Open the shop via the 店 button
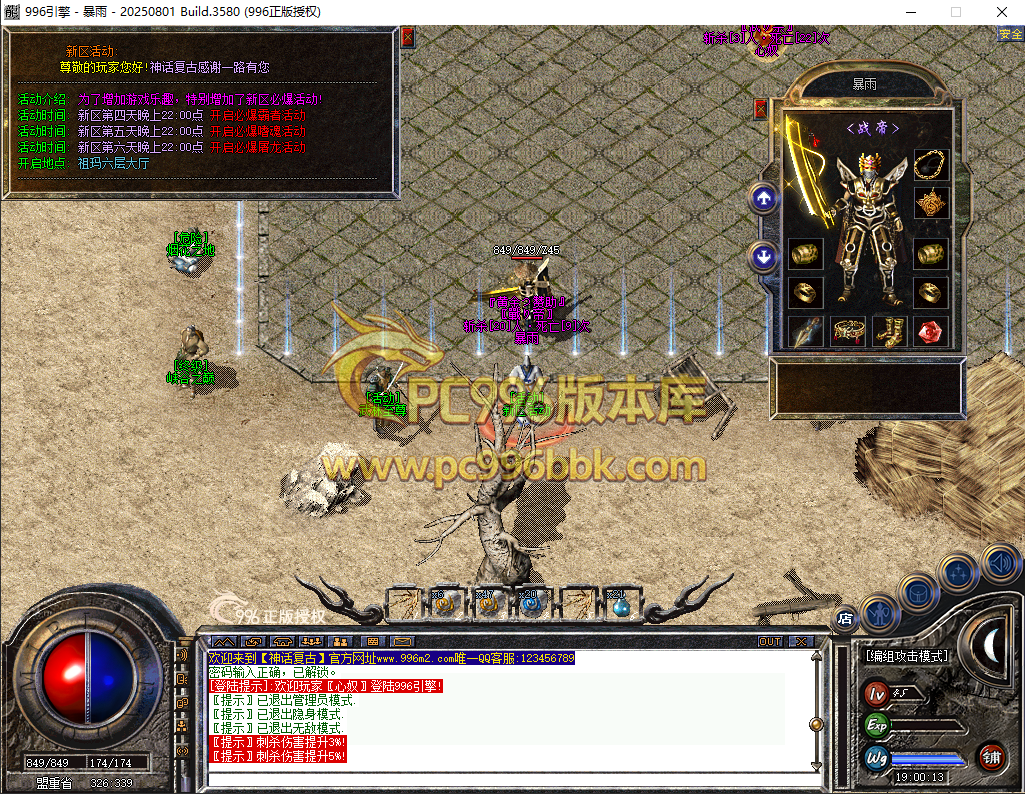This screenshot has height=794, width=1025. point(845,620)
